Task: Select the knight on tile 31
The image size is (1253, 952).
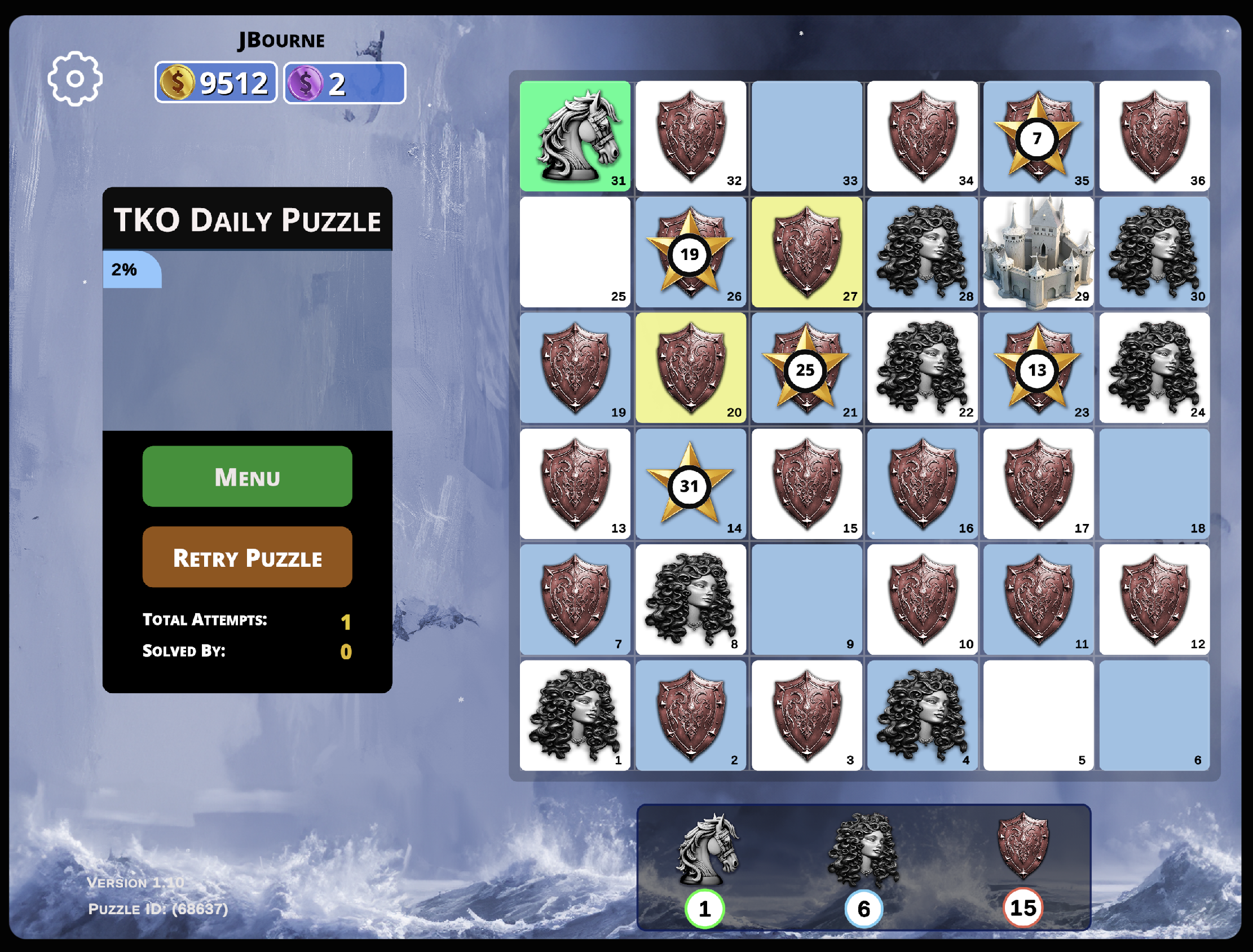Action: click(575, 136)
